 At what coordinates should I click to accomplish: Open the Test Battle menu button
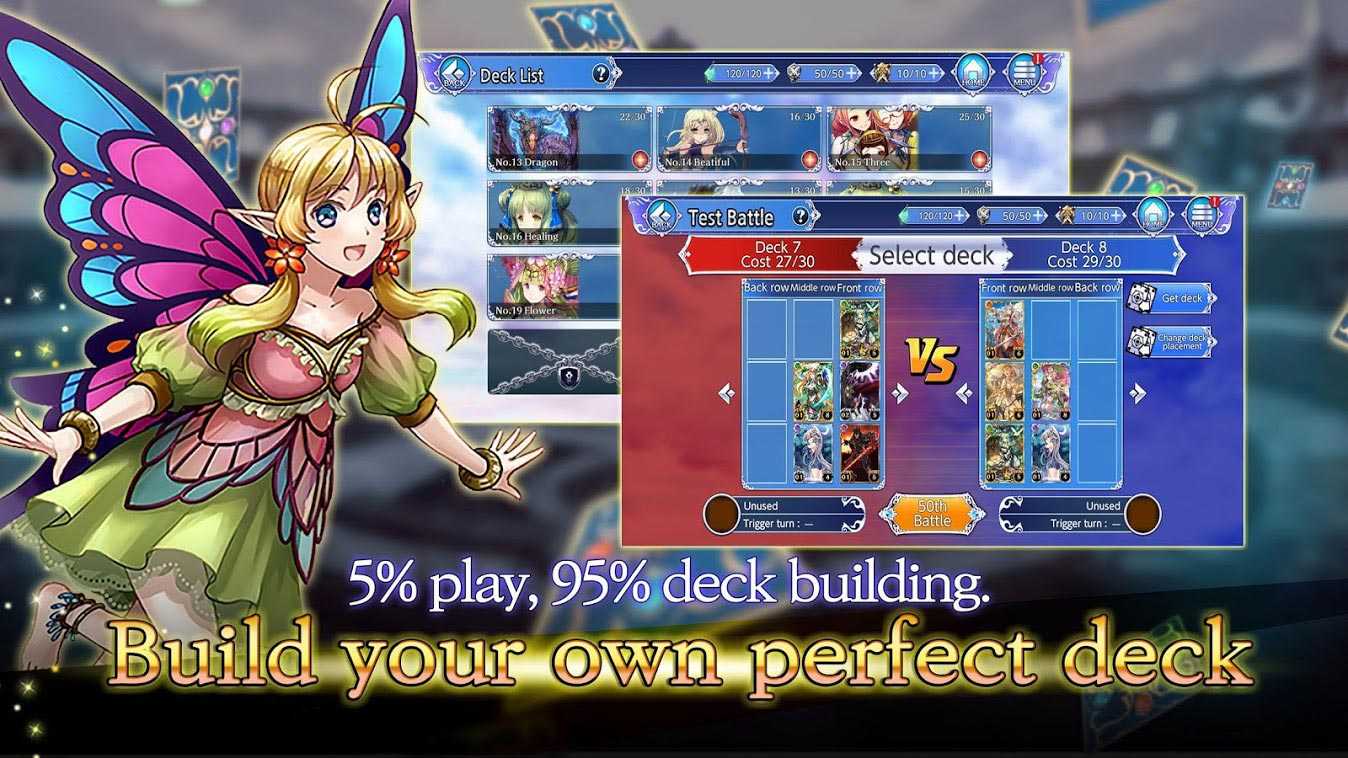1203,216
